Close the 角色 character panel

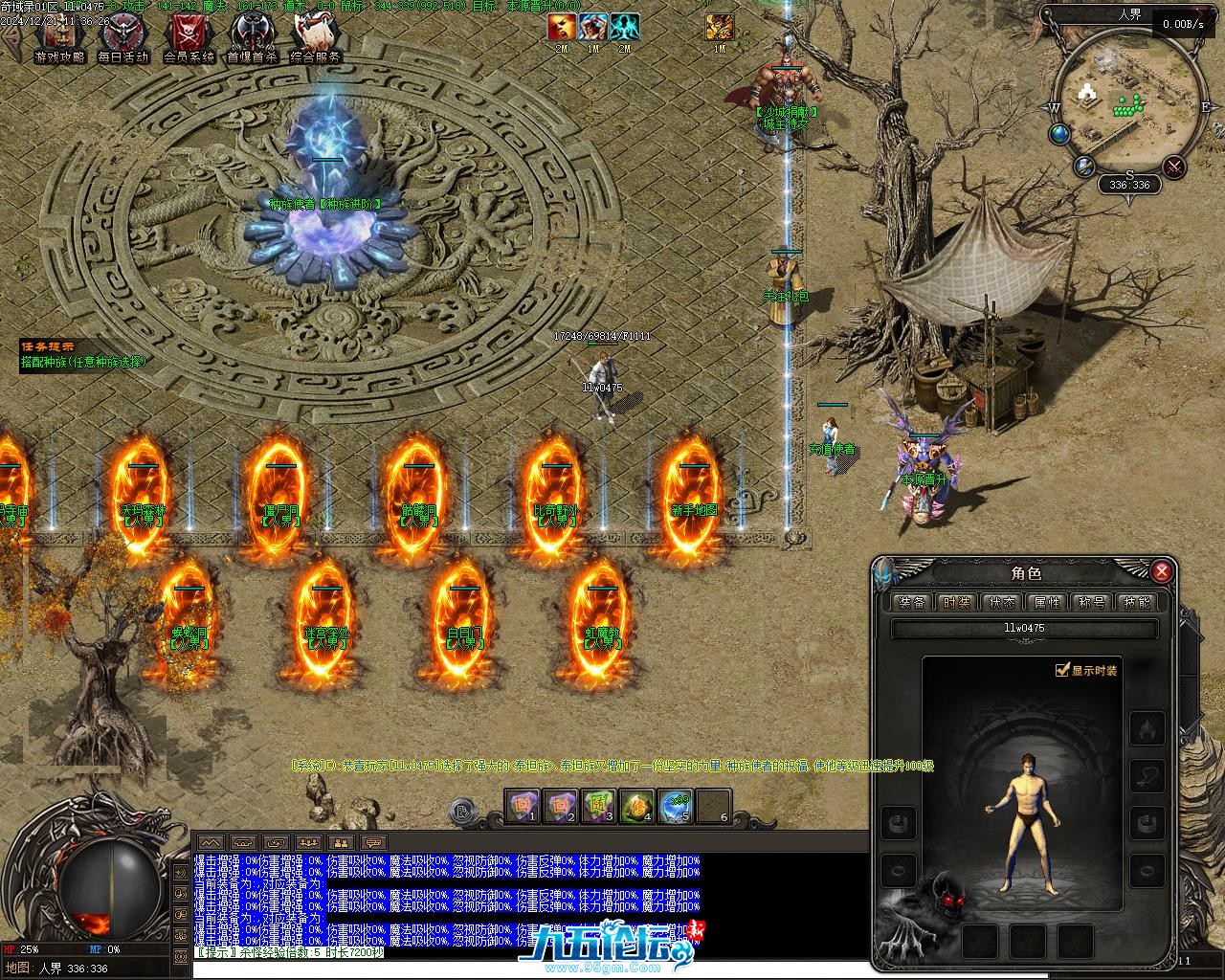(1162, 572)
